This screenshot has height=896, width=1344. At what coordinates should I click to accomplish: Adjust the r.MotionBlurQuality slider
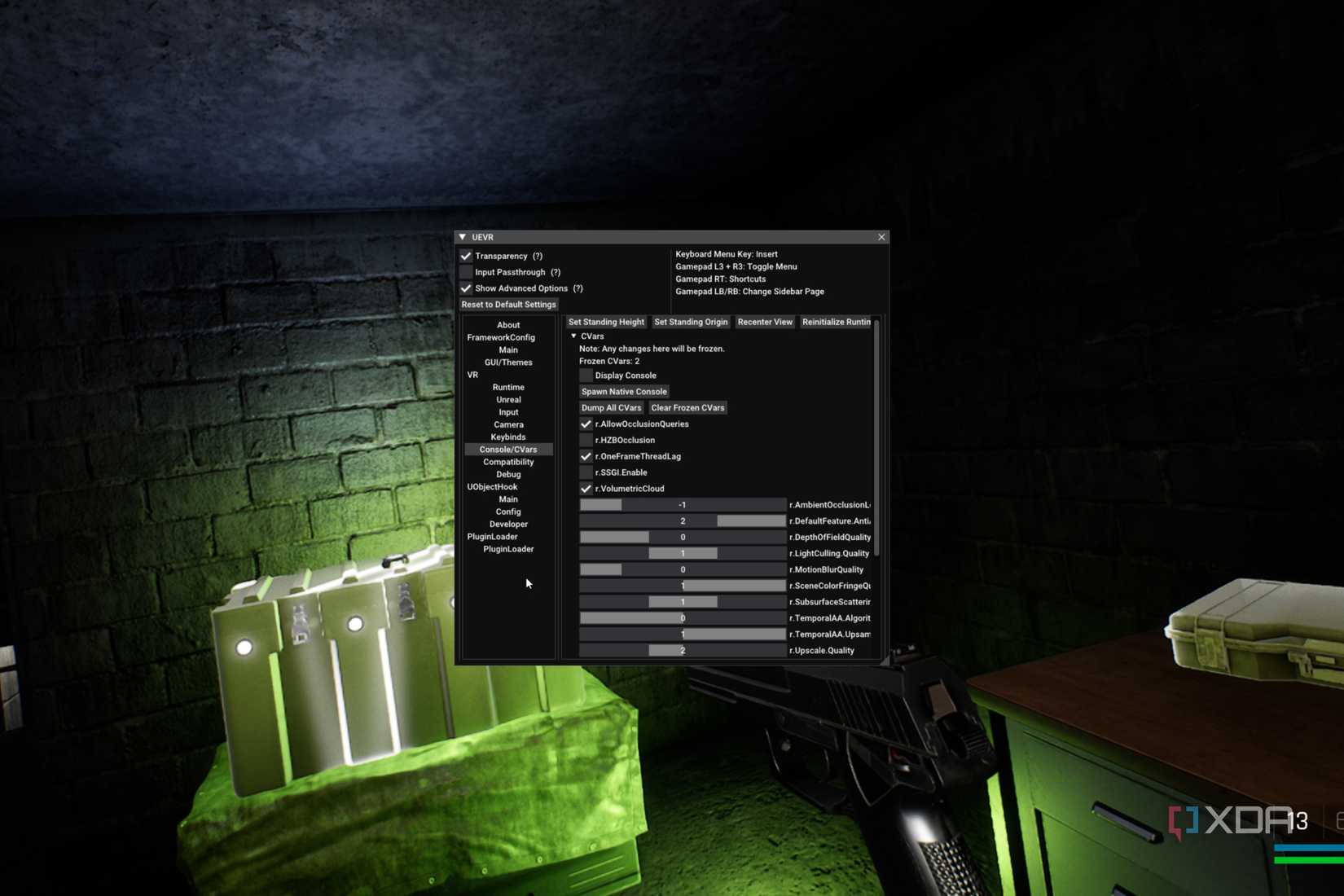pos(683,569)
